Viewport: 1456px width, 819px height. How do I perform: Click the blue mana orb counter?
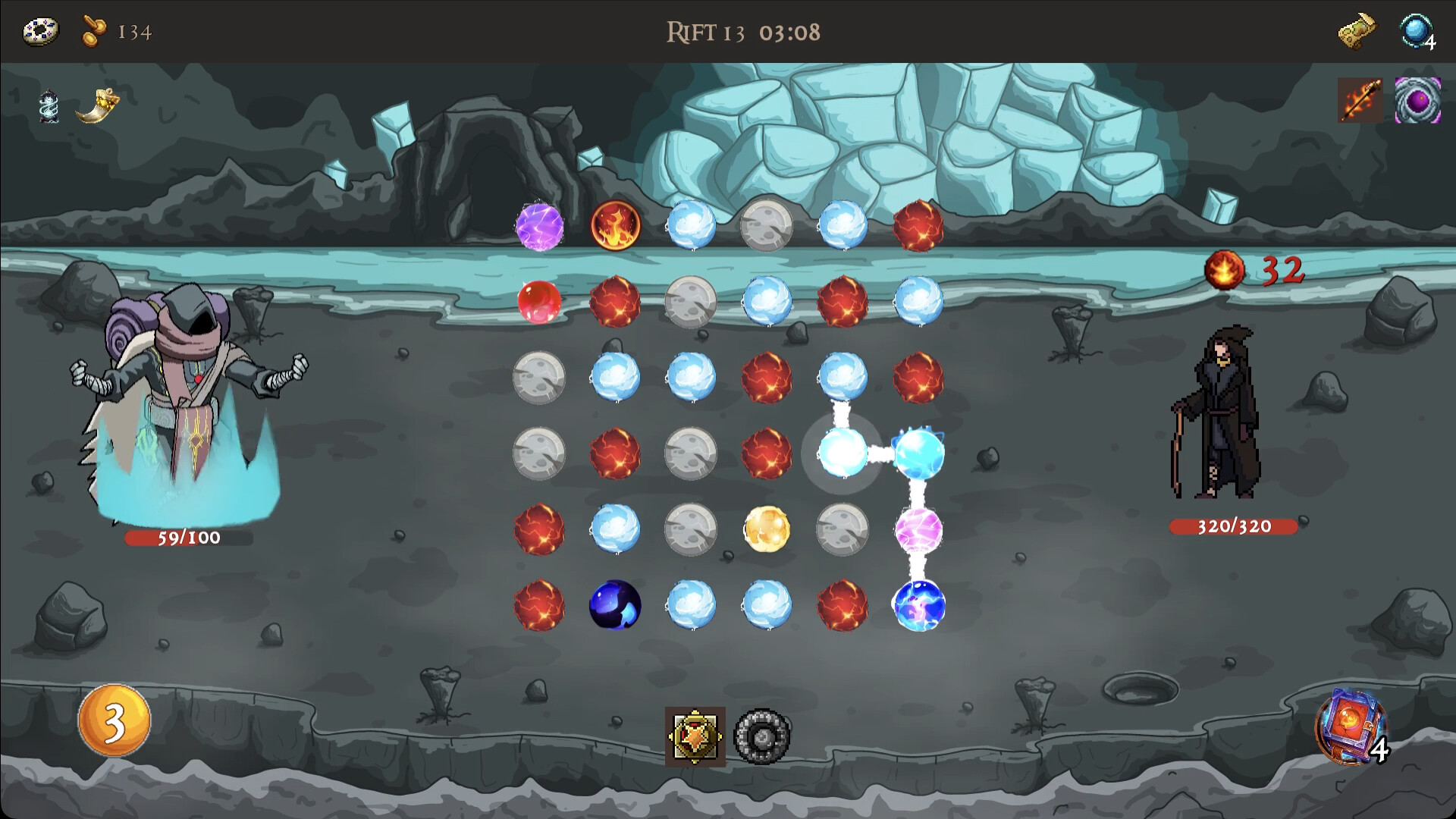(1417, 32)
